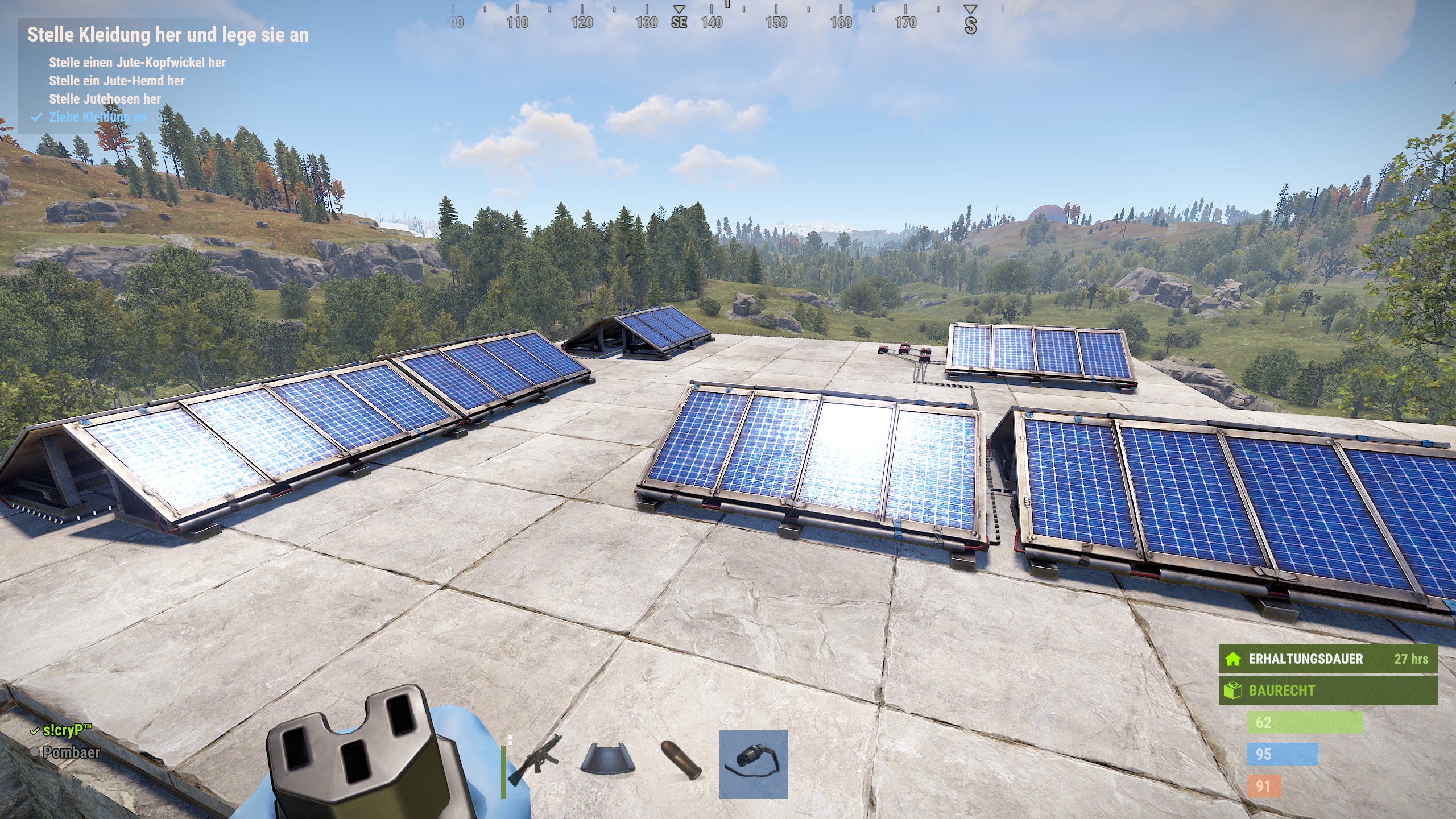Click the 'Stelle einen Jute-Kopfwickel her' objective
Image resolution: width=1456 pixels, height=819 pixels.
[x=137, y=63]
